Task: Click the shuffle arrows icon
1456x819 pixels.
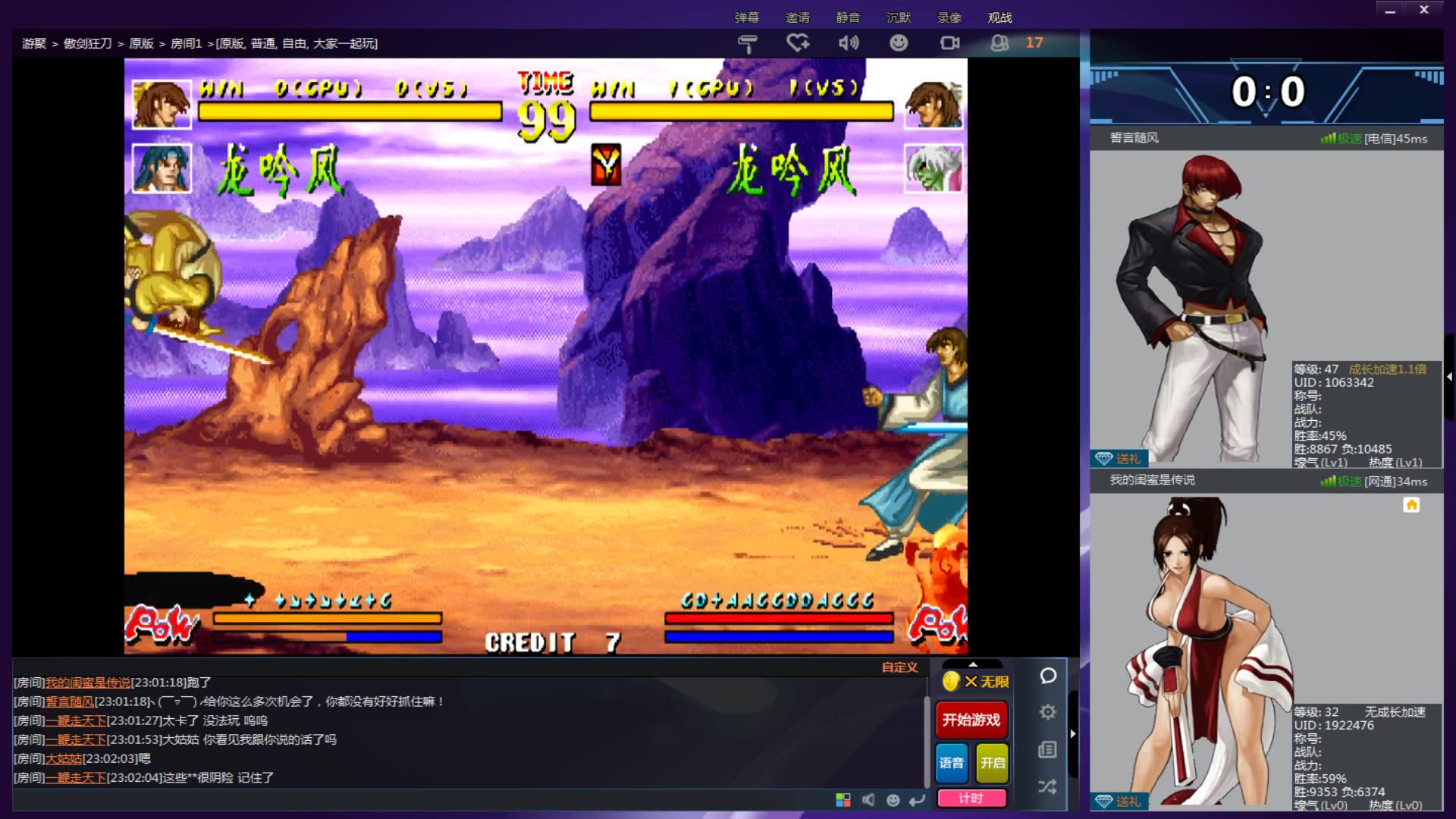Action: [1048, 786]
